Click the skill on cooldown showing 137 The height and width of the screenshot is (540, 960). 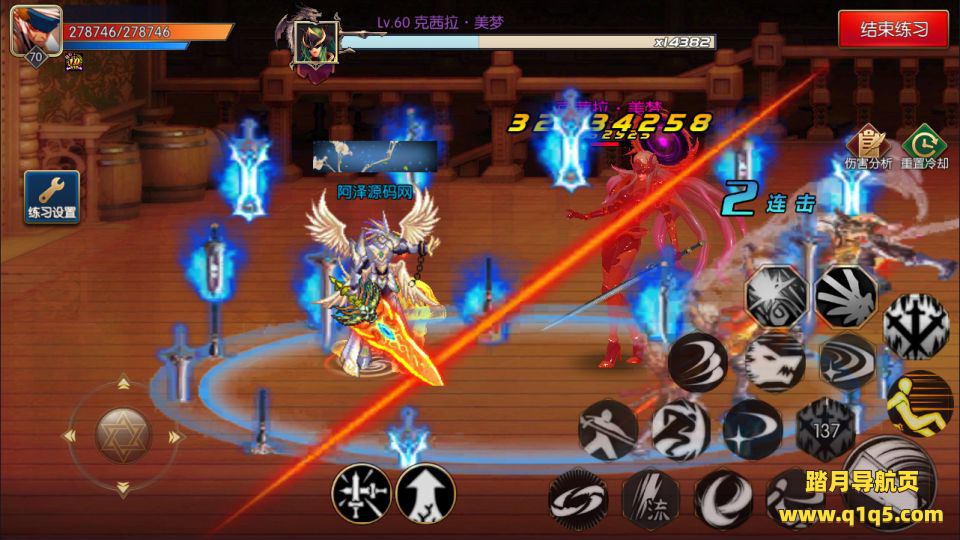pyautogui.click(x=825, y=429)
